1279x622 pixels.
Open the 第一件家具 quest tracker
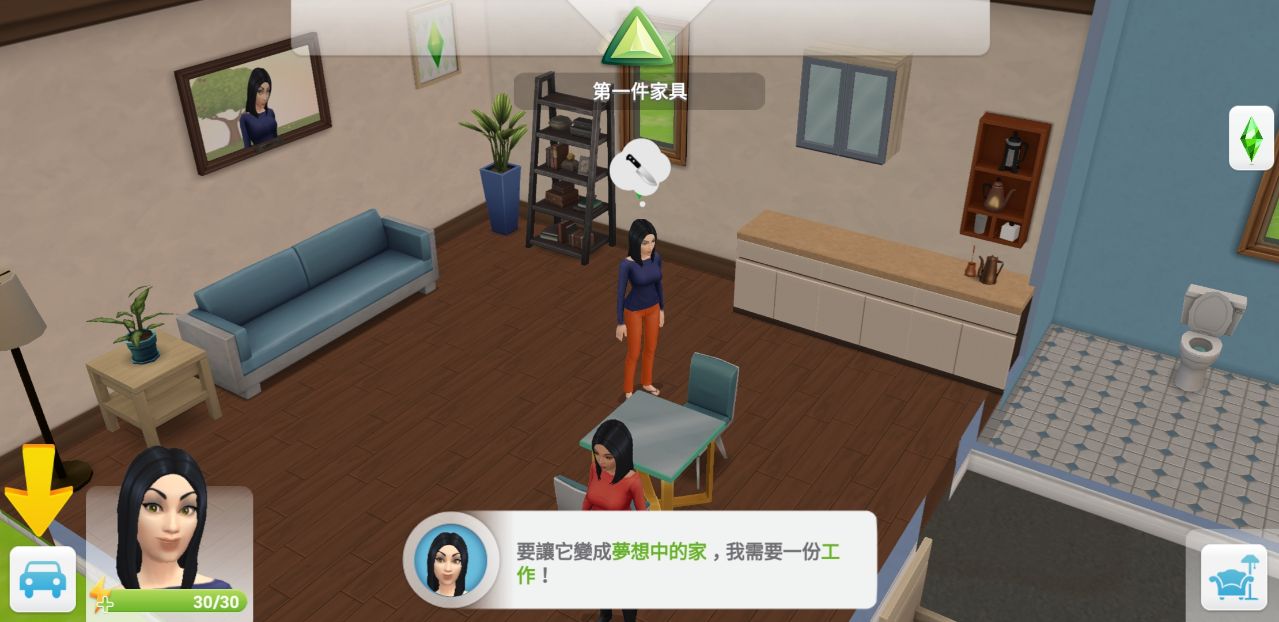coord(639,91)
